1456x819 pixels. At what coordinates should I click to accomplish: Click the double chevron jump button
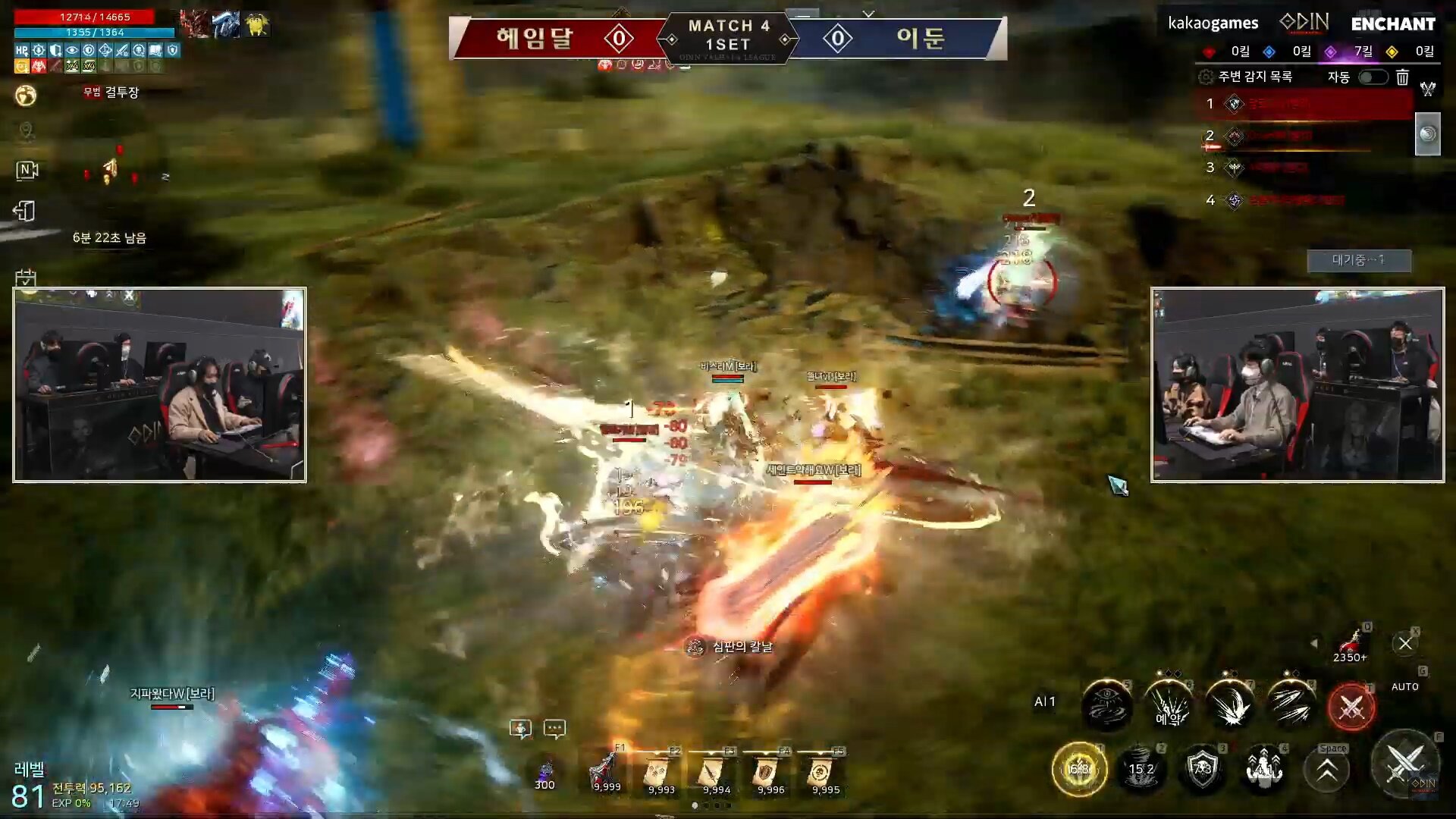coord(1326,770)
